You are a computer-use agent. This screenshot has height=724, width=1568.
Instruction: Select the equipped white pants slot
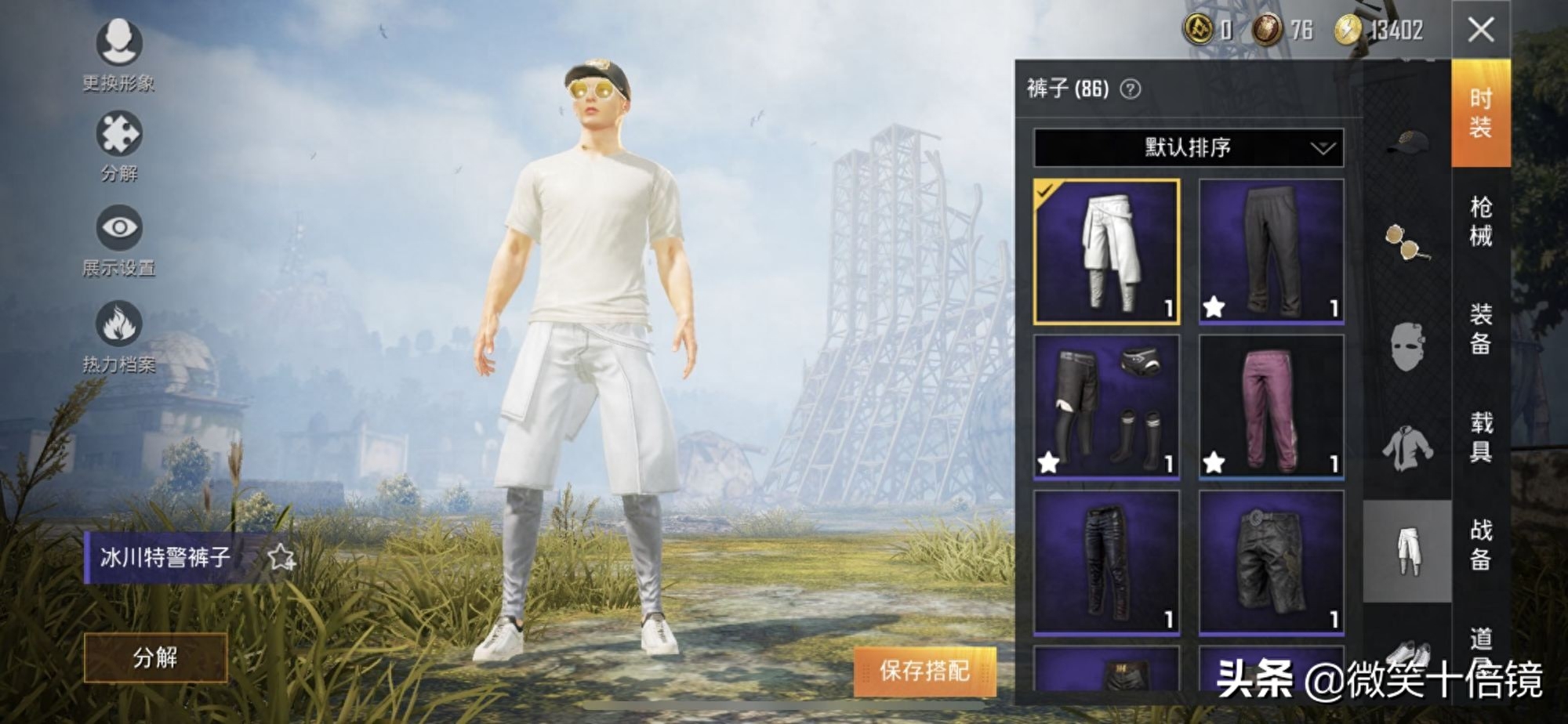(x=1106, y=252)
